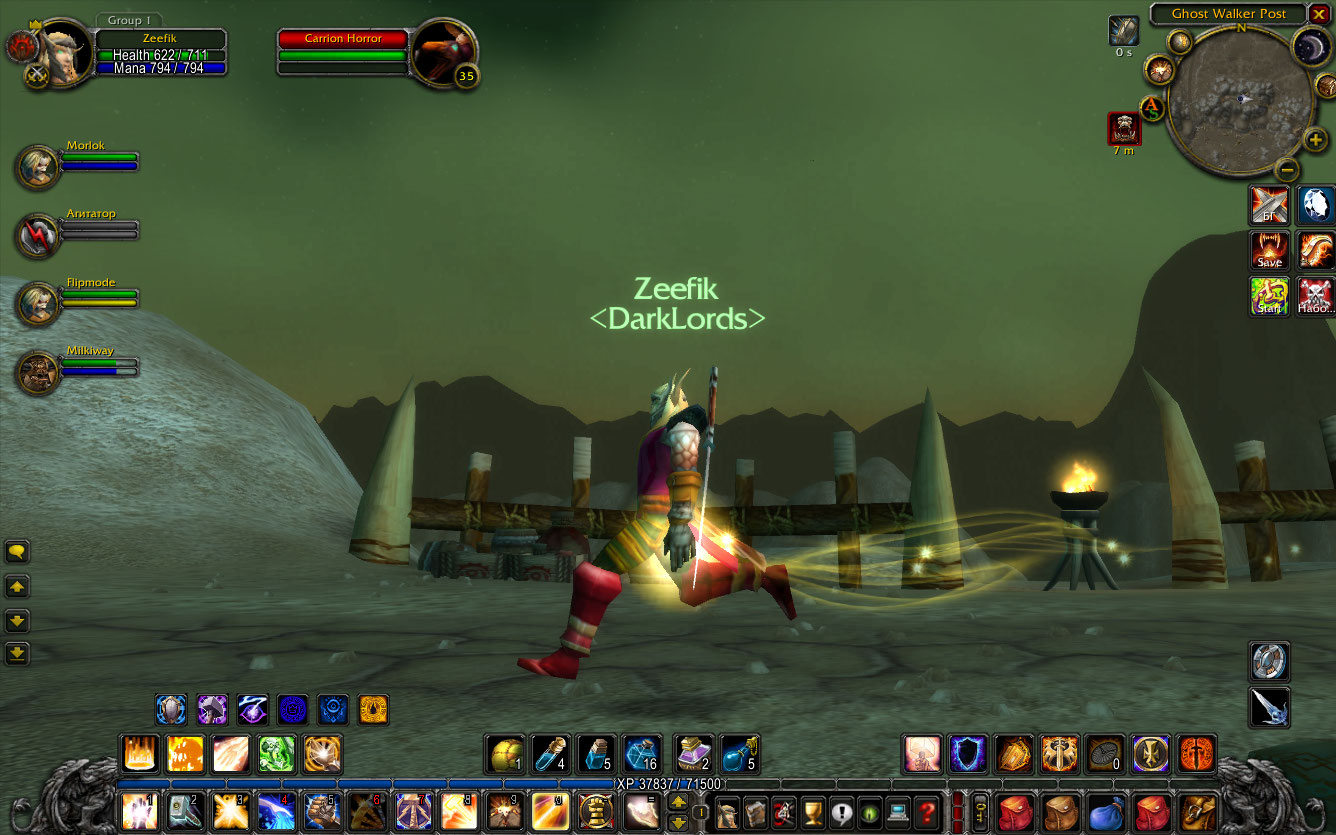Use the blue mana potion stack of 16

point(641,754)
